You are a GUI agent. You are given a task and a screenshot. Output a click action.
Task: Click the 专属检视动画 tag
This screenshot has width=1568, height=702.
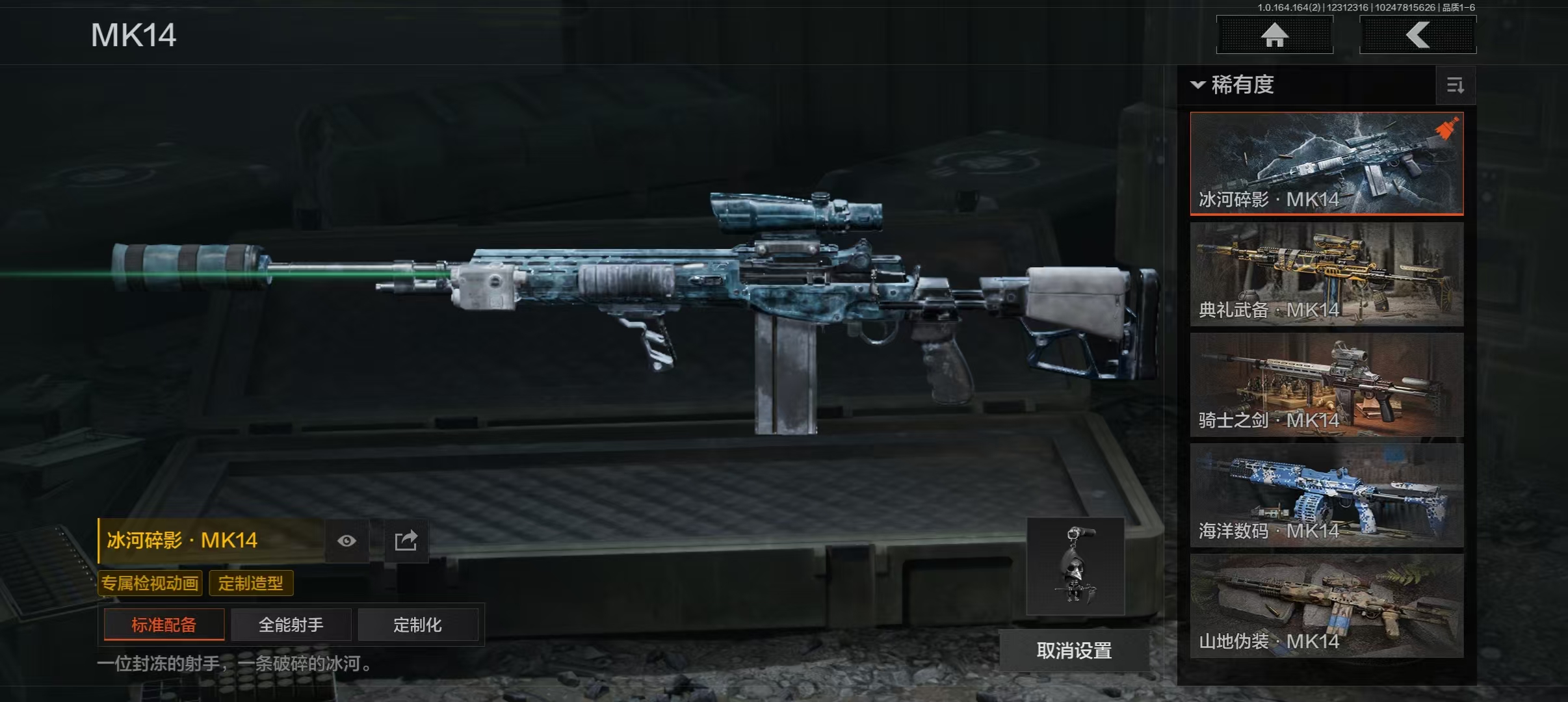150,583
